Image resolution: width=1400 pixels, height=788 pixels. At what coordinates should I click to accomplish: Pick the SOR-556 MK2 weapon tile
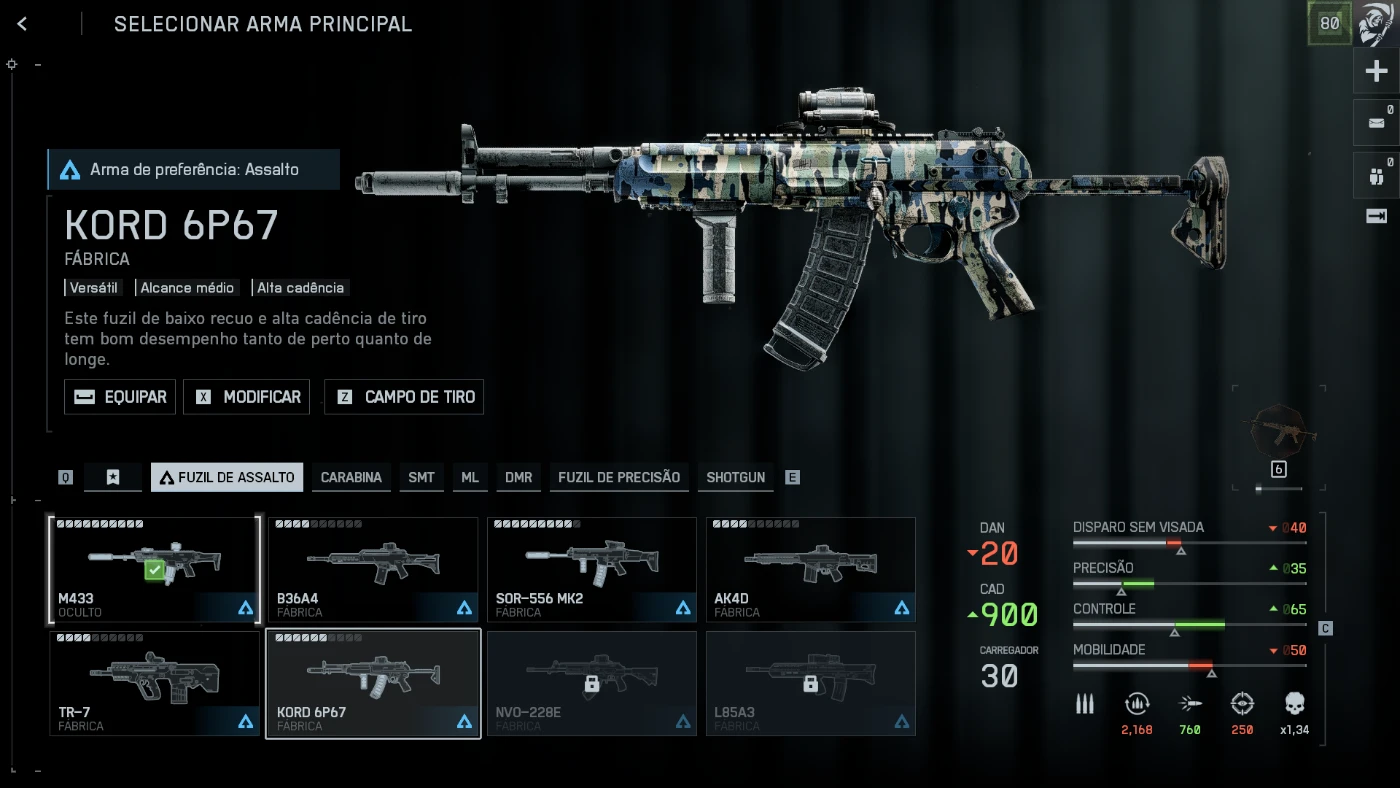point(591,569)
